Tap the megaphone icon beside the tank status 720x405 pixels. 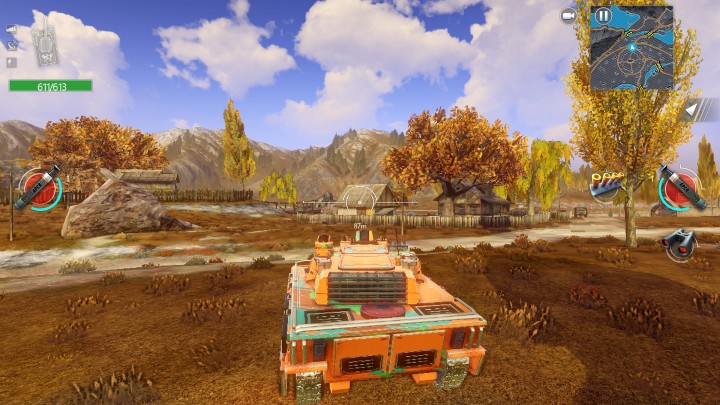pyautogui.click(x=11, y=30)
